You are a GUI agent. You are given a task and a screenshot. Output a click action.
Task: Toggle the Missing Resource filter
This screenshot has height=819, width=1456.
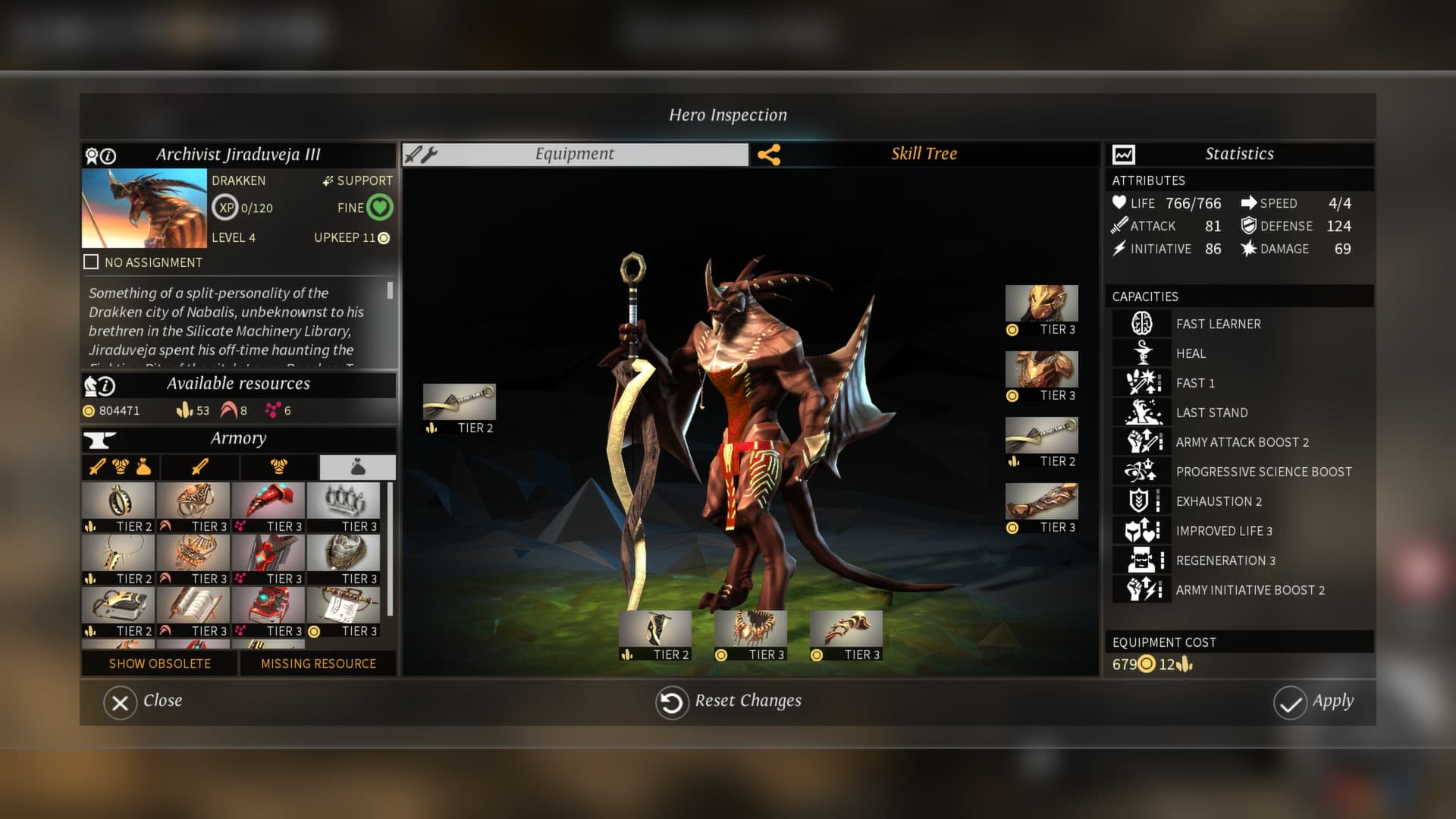pos(317,664)
